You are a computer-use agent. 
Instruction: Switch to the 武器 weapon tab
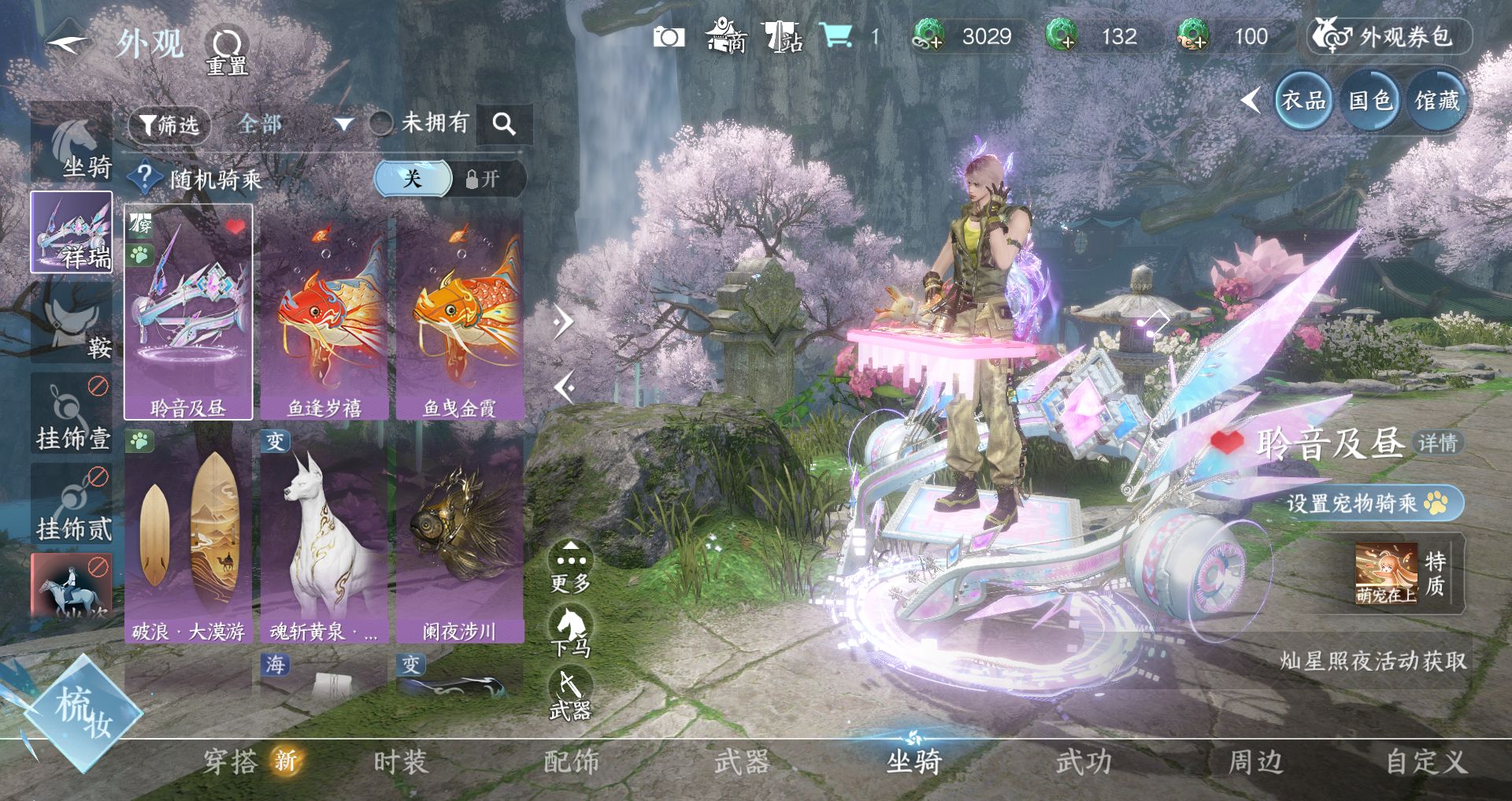pos(741,762)
